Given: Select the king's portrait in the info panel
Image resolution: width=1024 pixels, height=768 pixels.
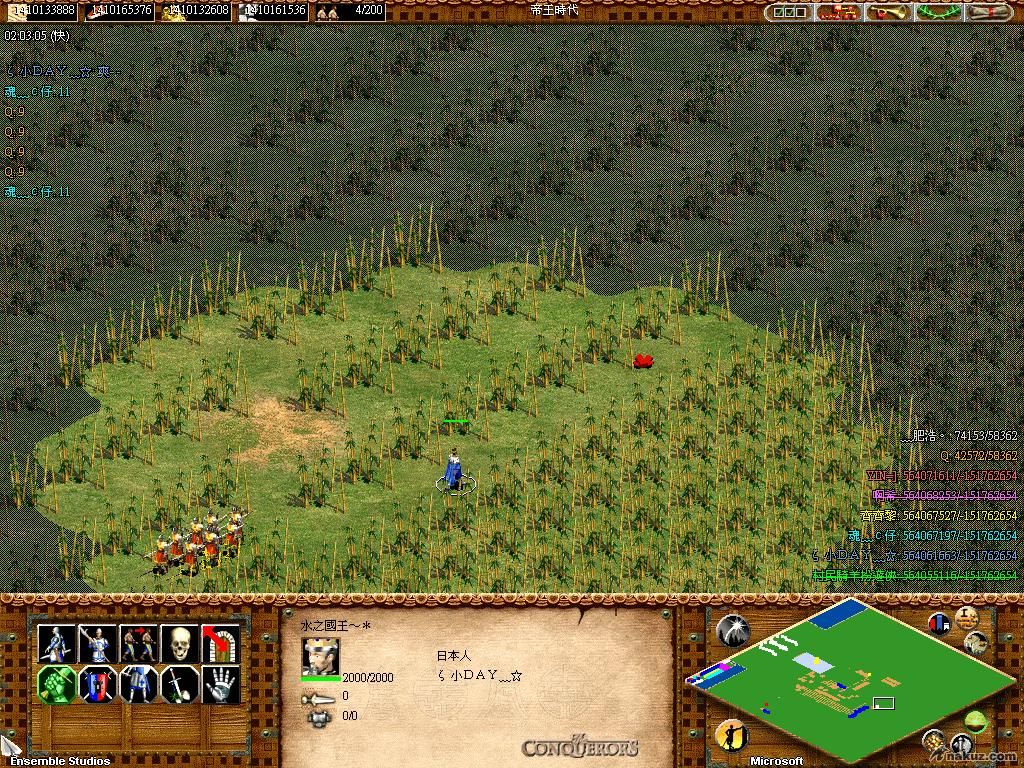Looking at the screenshot, I should click(x=320, y=657).
